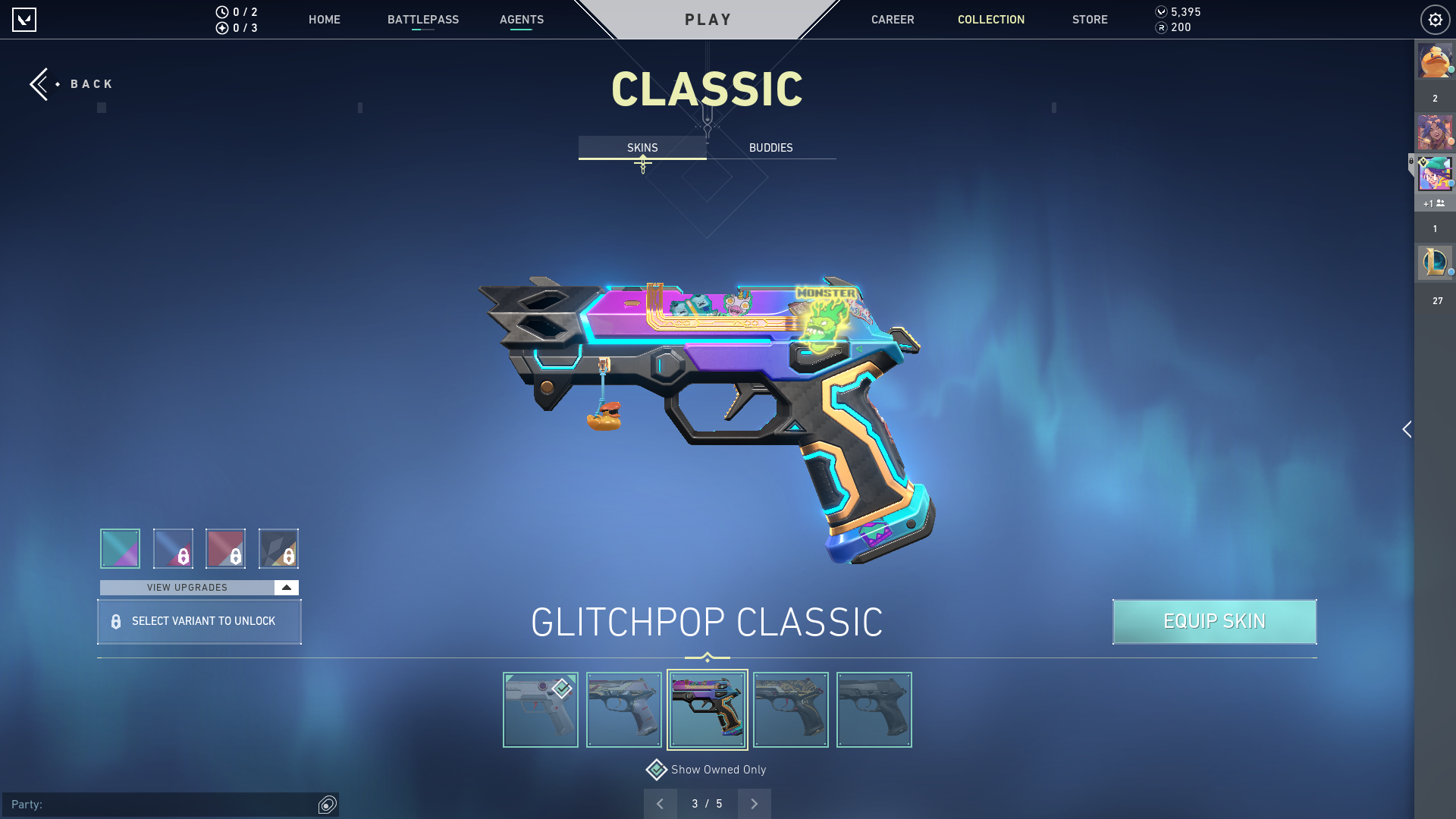Switch to the Buddies tab
Image resolution: width=1456 pixels, height=819 pixels.
pos(770,148)
